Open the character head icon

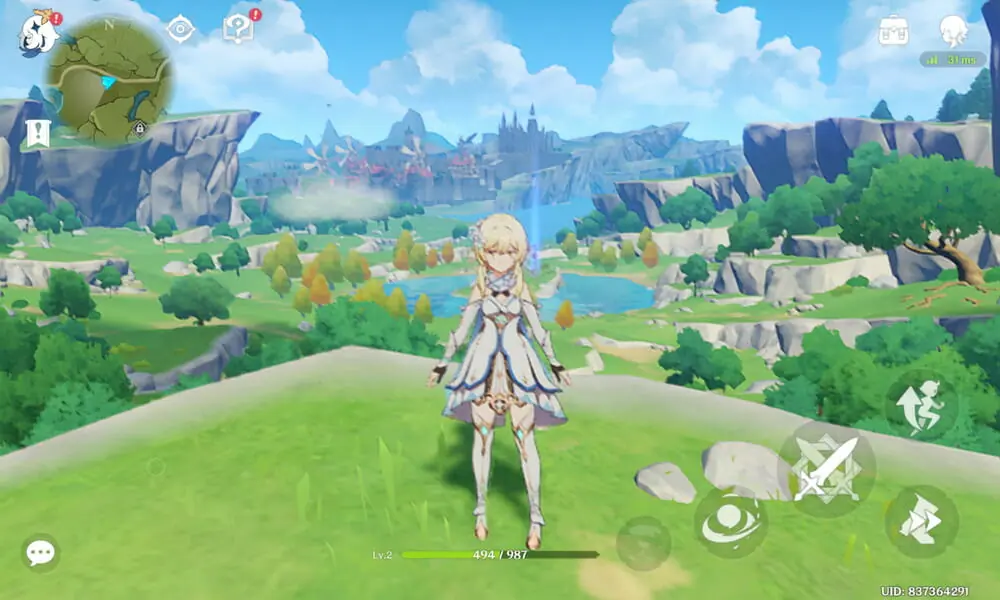coord(953,31)
